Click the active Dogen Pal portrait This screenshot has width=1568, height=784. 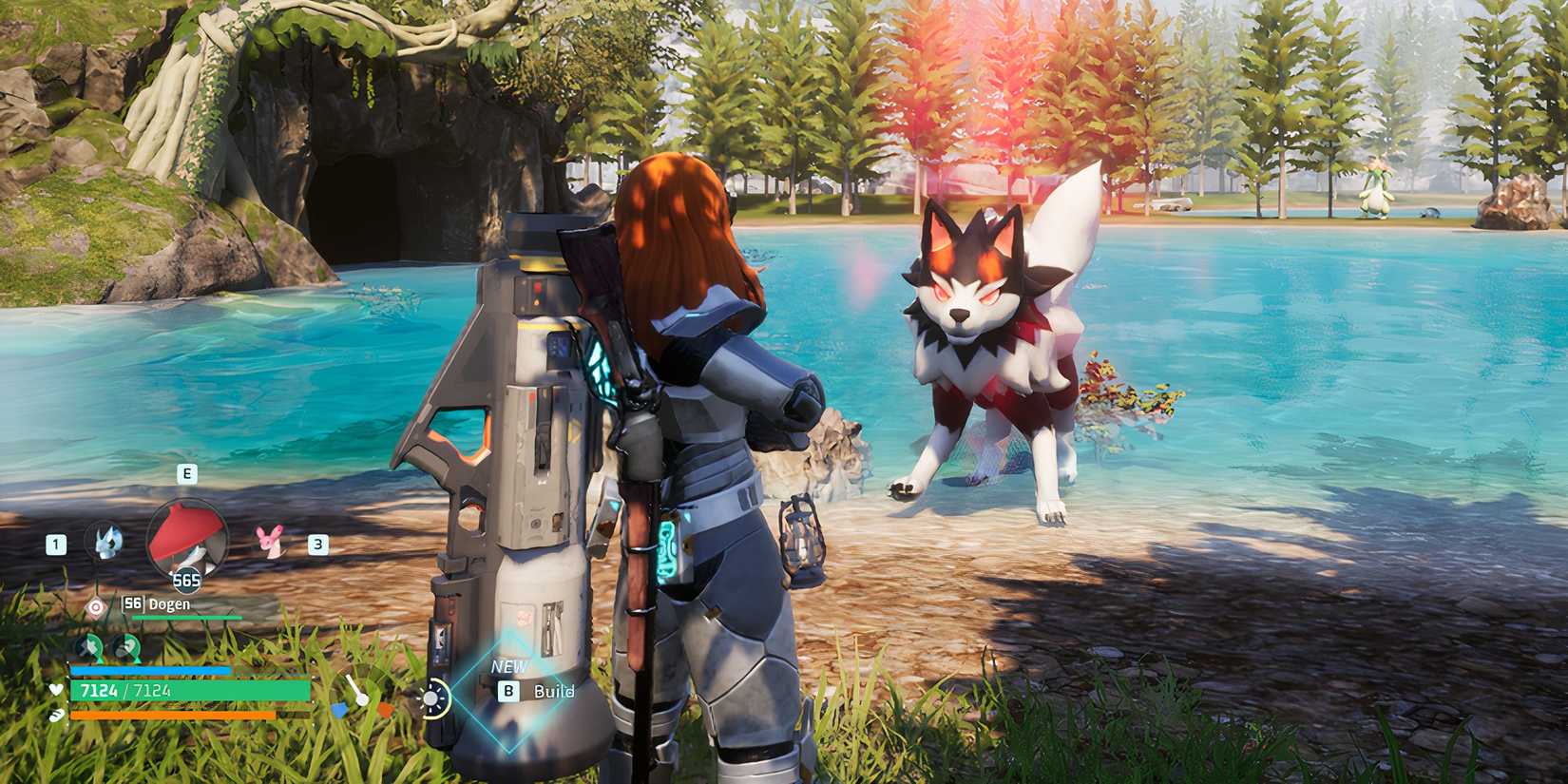pos(188,537)
